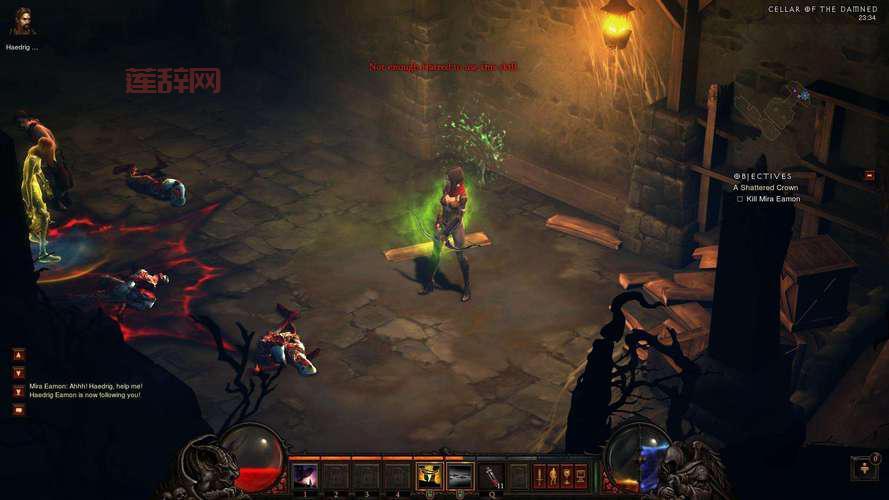Drink the health potion in slot Q
This screenshot has height=500, width=889.
(491, 476)
